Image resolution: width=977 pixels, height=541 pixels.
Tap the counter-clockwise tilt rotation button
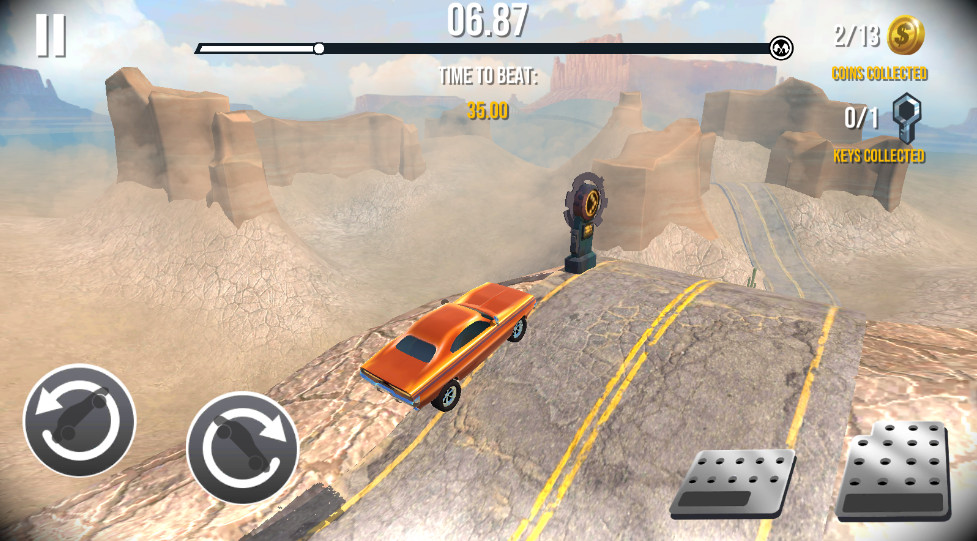click(79, 420)
